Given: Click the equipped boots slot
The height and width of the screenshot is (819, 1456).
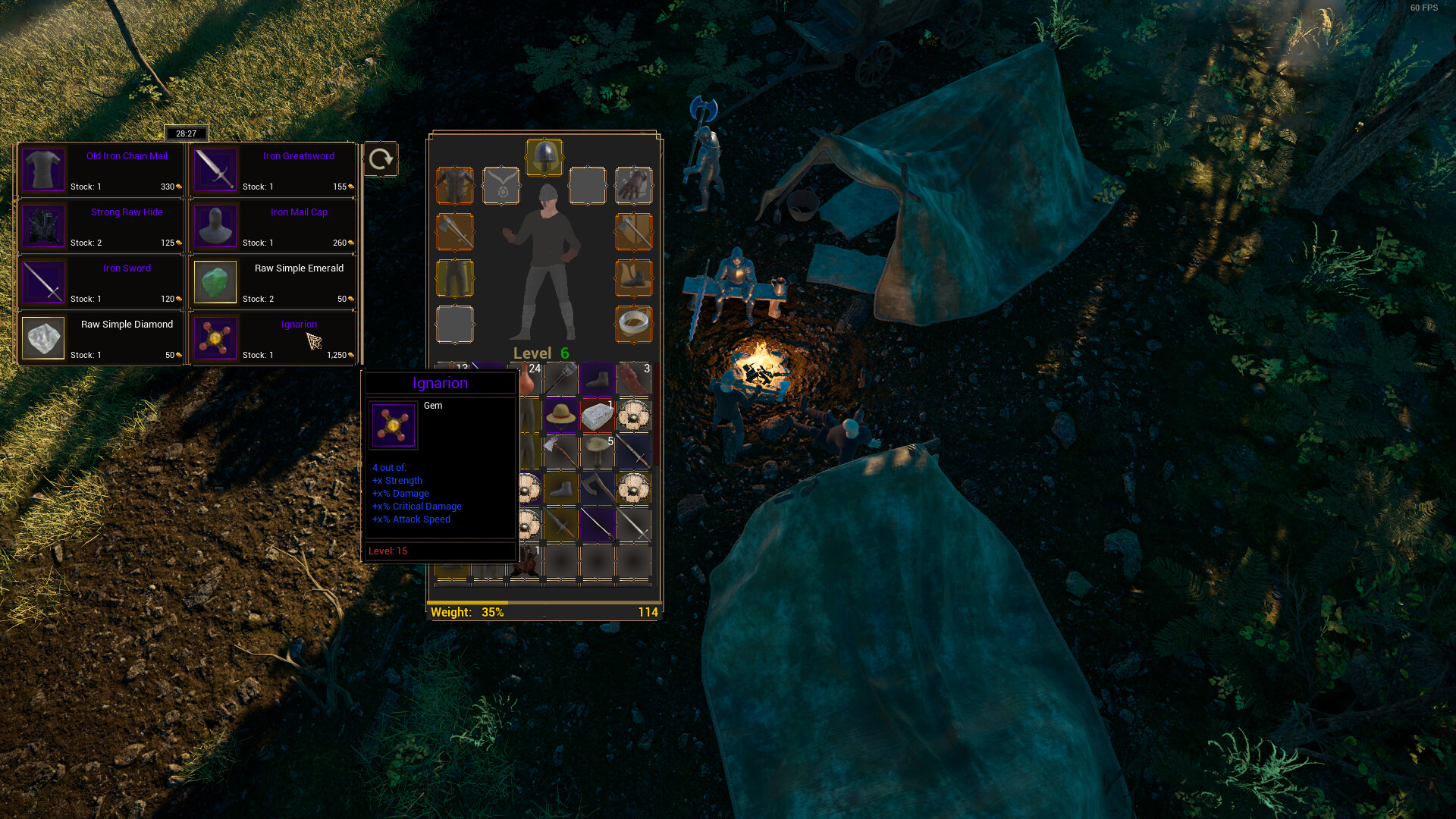Looking at the screenshot, I should coord(634,278).
